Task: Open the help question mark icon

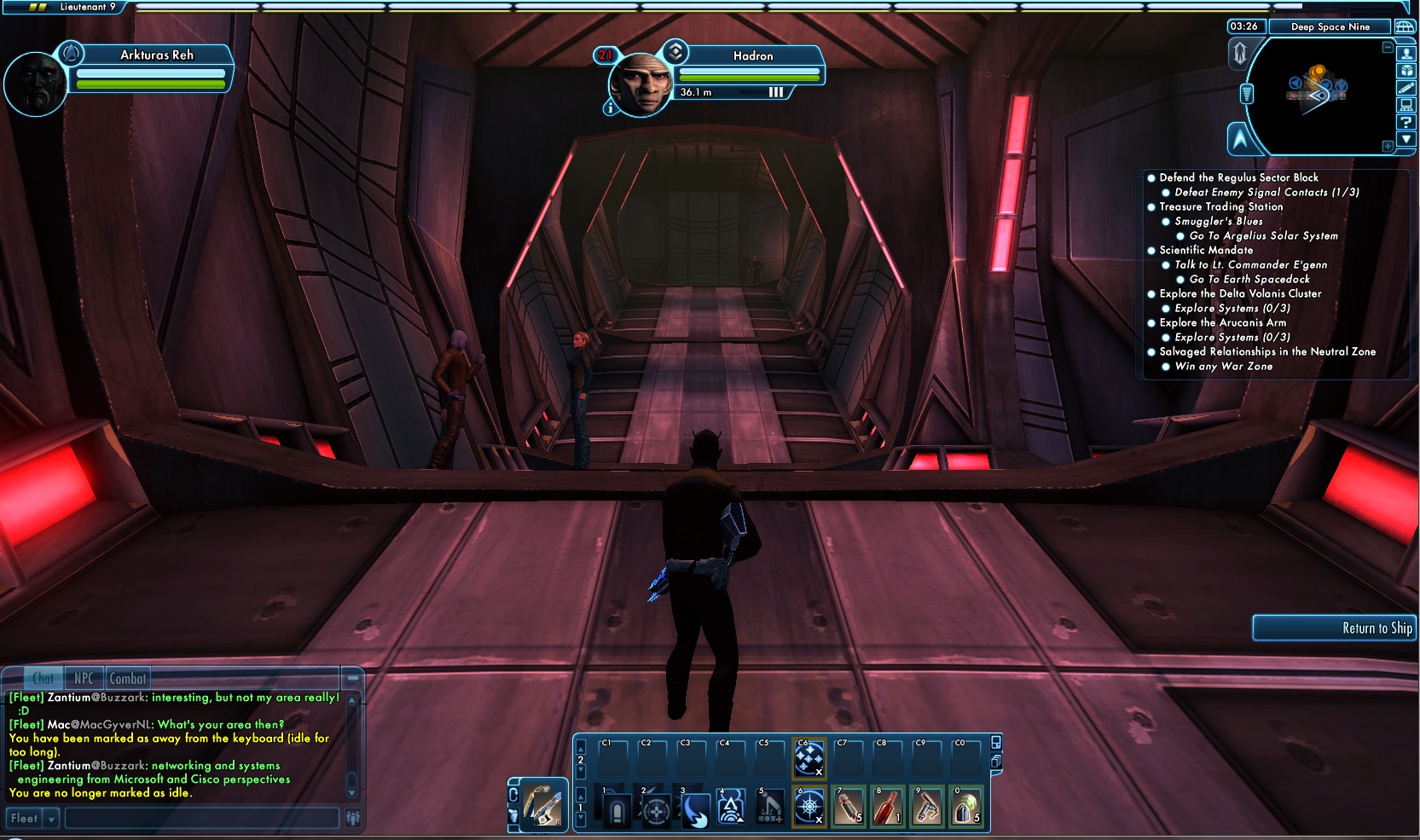Action: pyautogui.click(x=1406, y=122)
